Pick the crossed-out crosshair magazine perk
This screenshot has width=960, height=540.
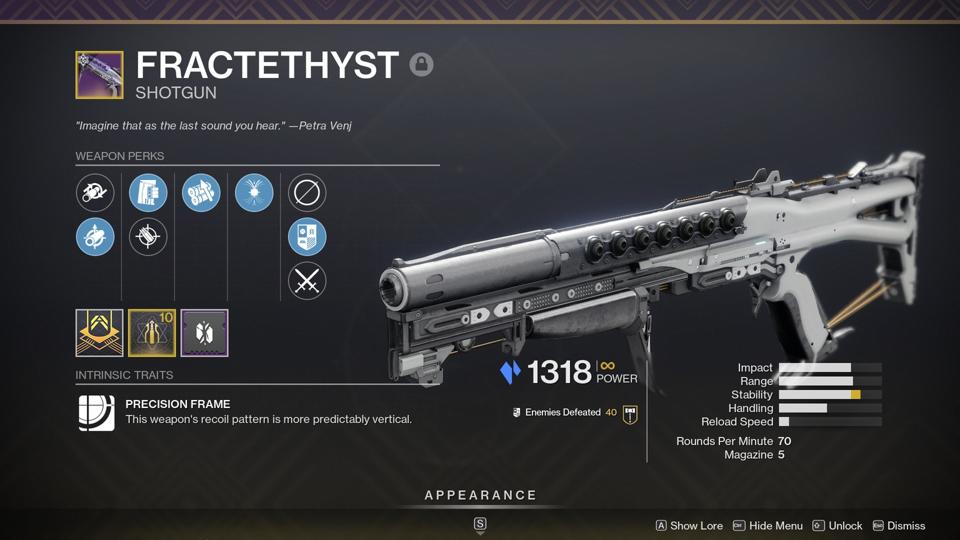point(148,237)
